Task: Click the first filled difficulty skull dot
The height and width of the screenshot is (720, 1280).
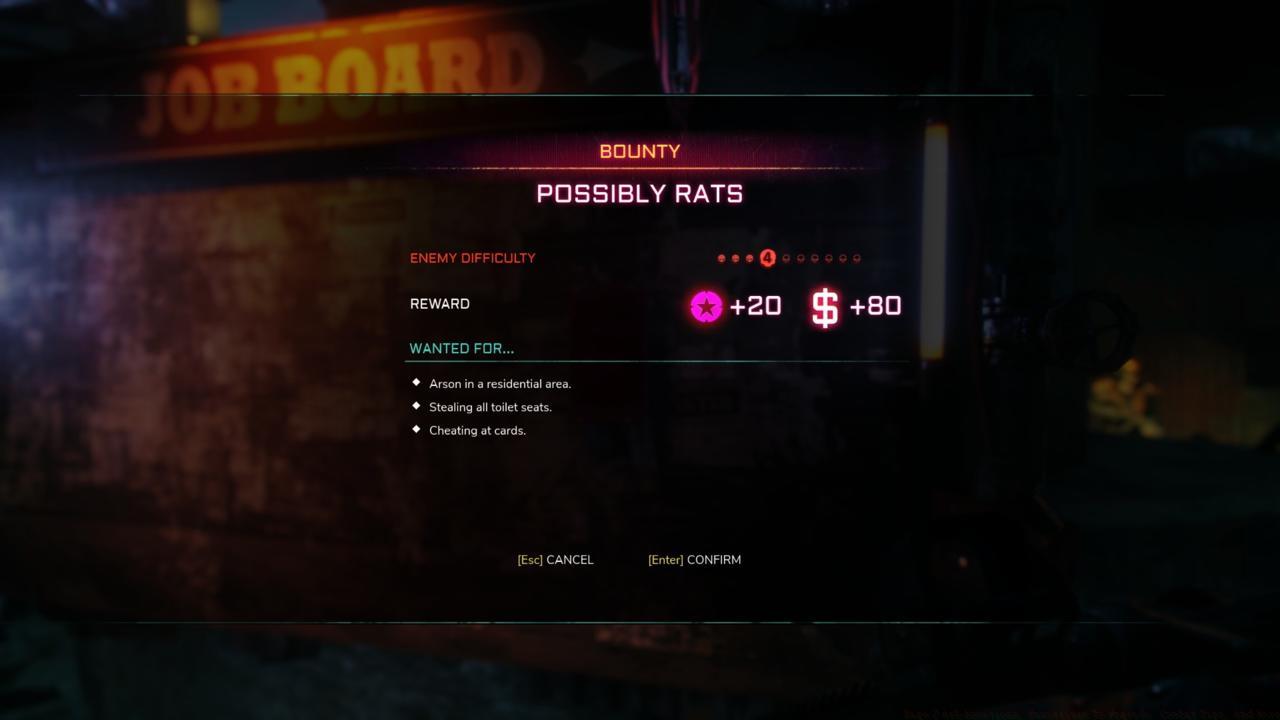Action: point(720,257)
